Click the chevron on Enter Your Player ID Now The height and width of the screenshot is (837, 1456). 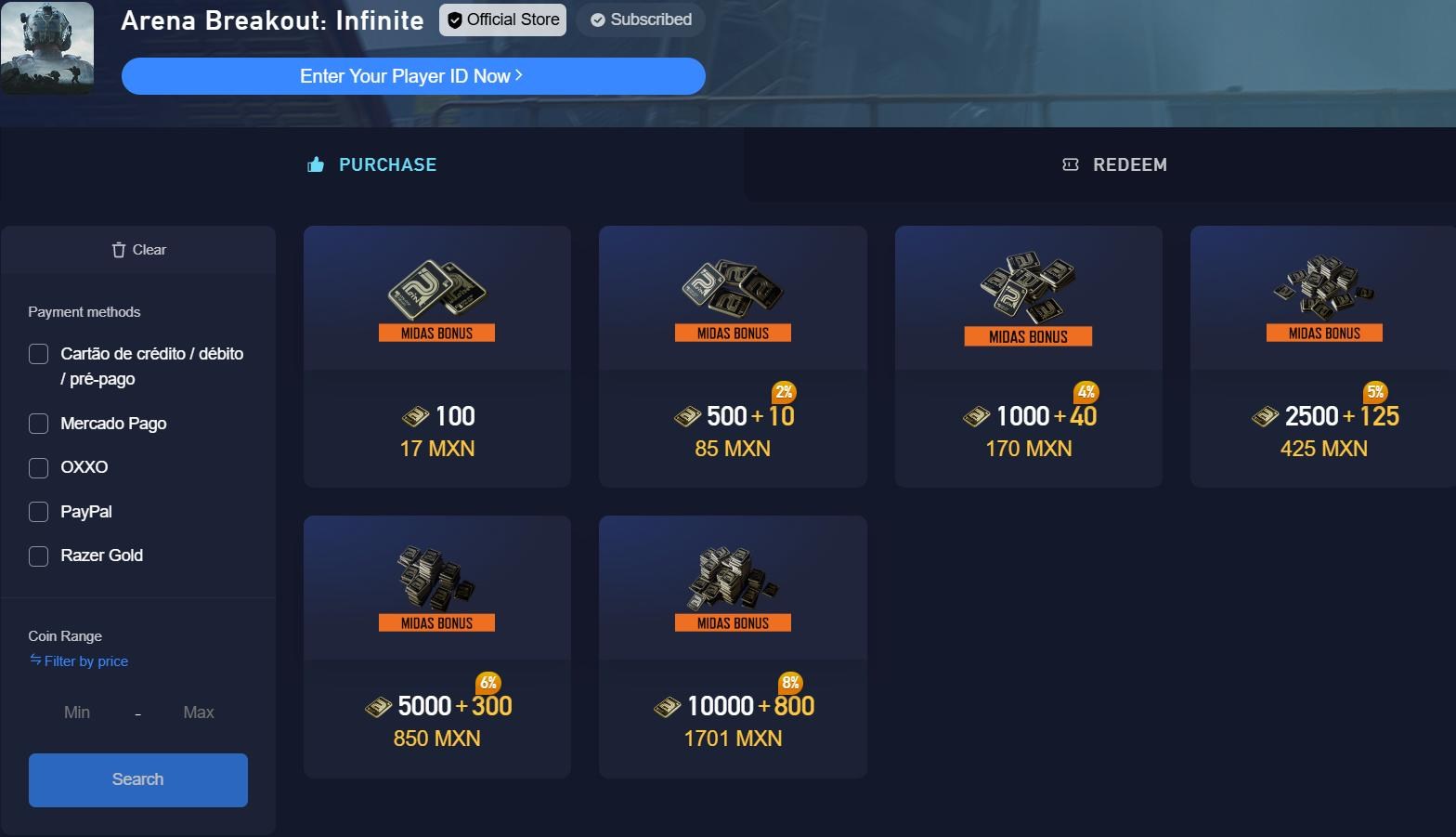pyautogui.click(x=521, y=76)
